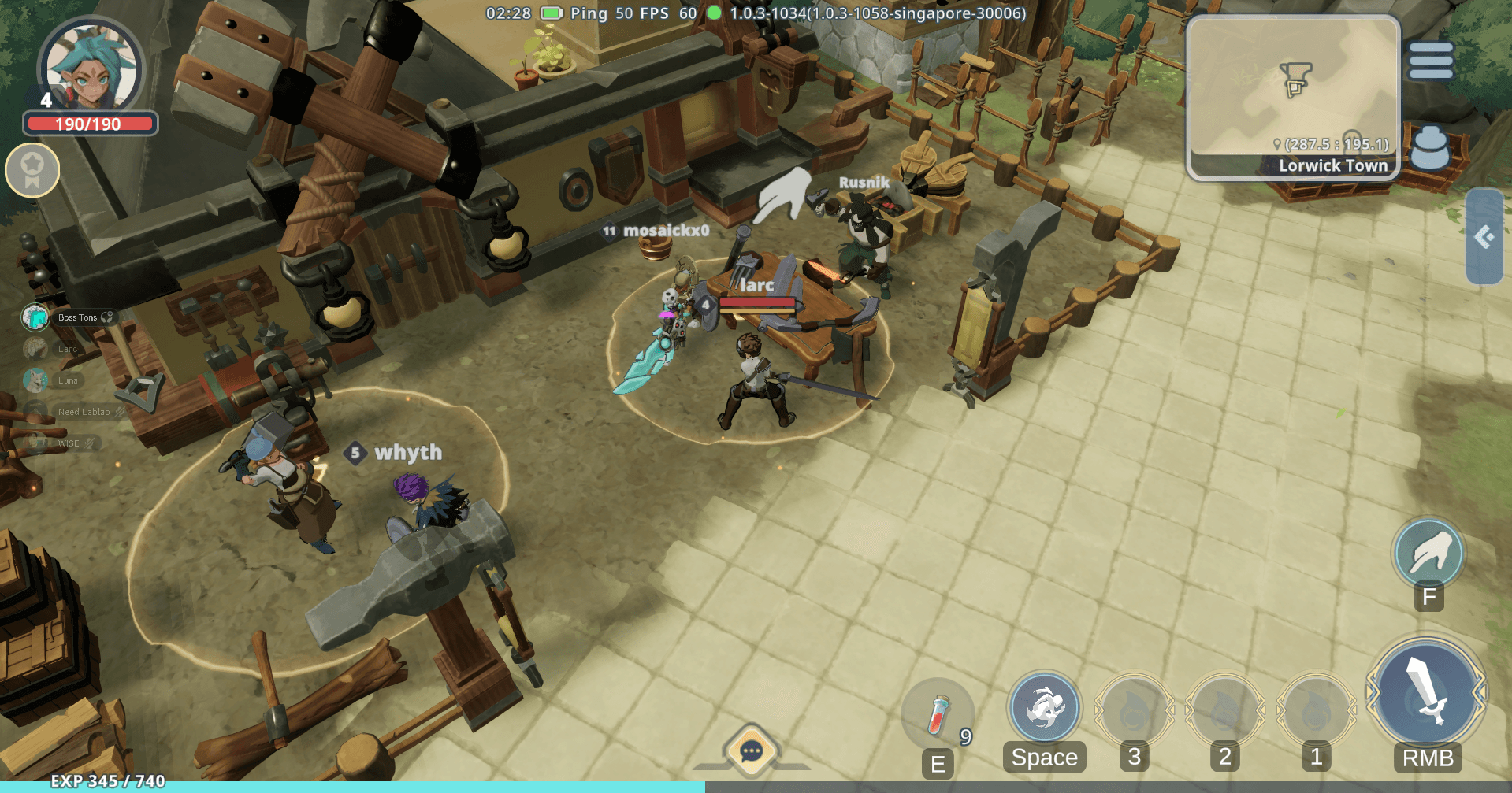Tap the hand interact button
This screenshot has width=1512, height=793.
click(1428, 554)
